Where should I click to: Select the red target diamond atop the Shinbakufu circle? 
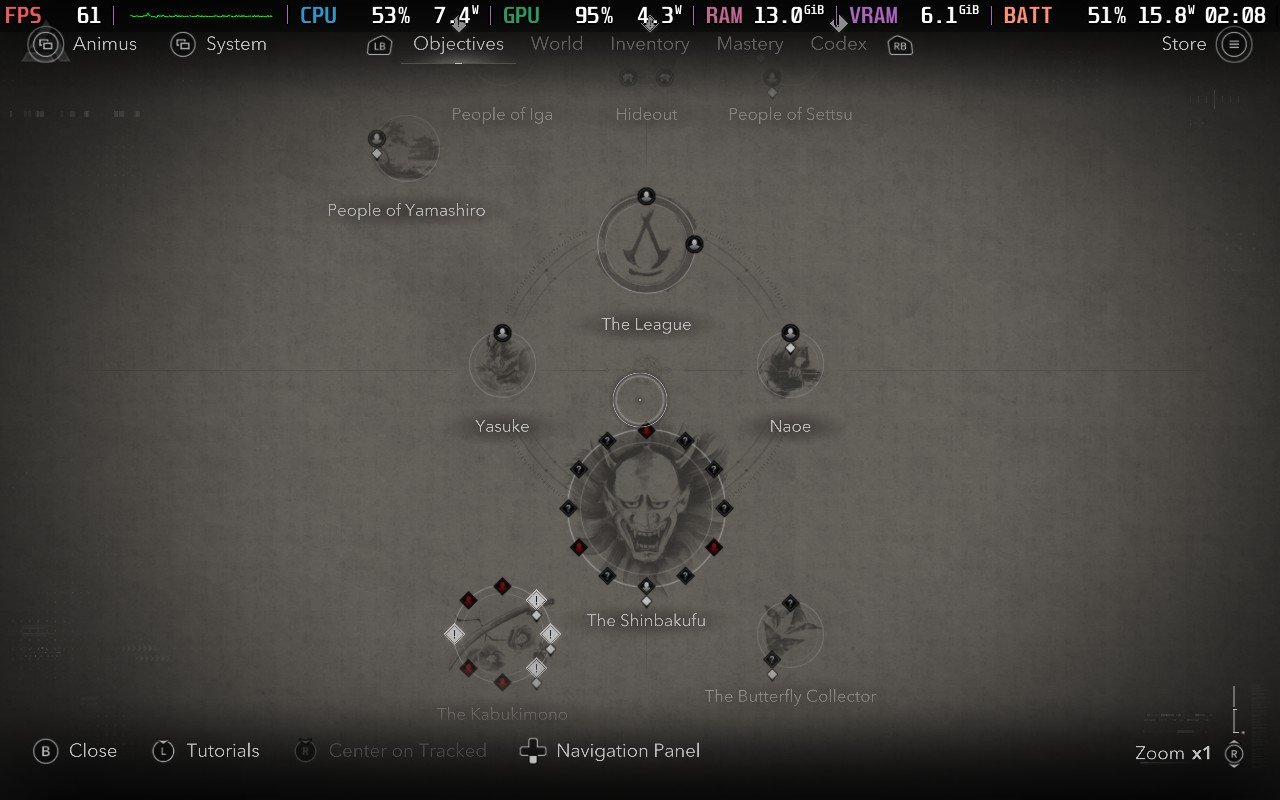pos(646,430)
